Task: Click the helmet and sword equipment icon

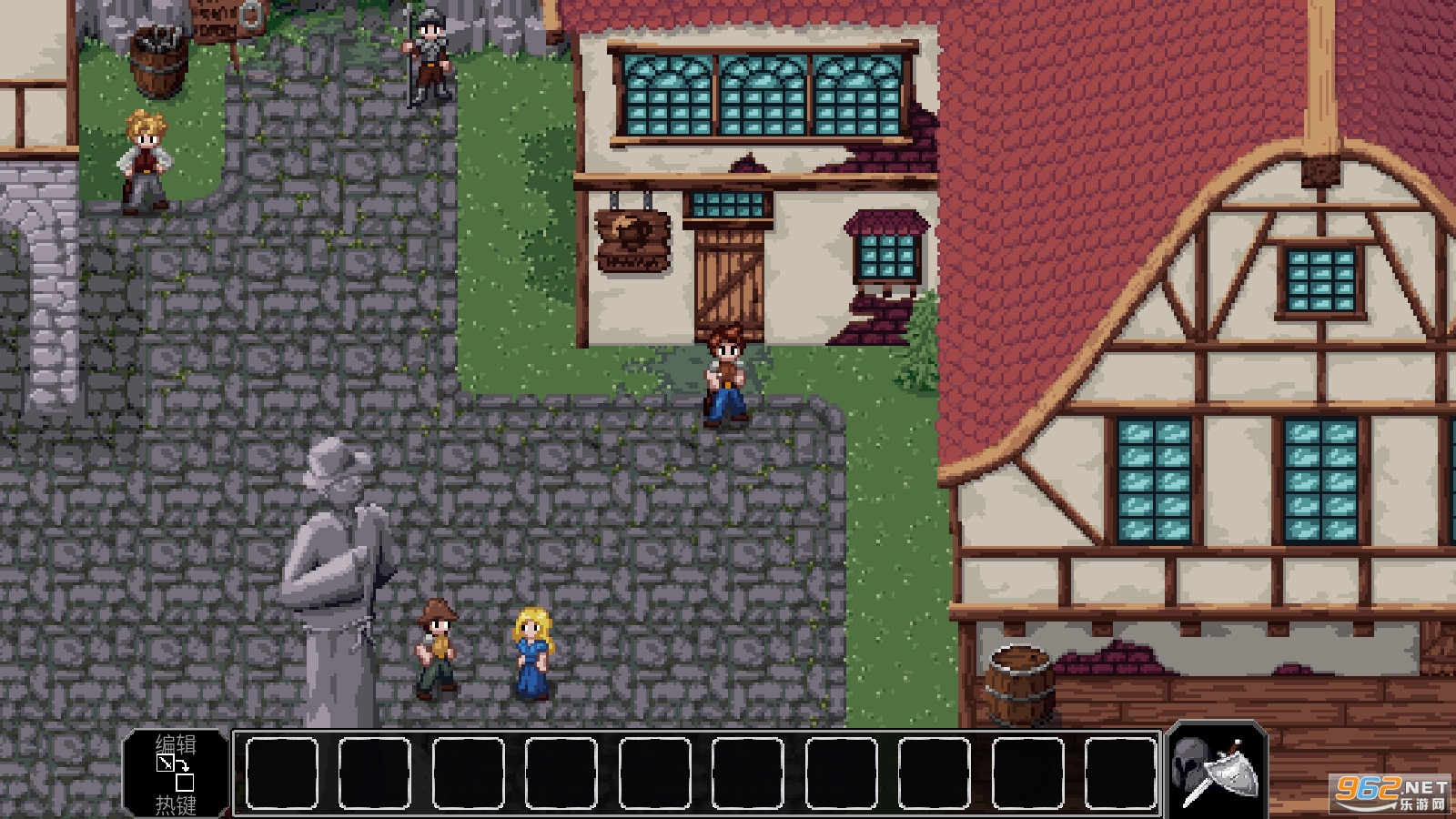Action: pyautogui.click(x=1217, y=770)
